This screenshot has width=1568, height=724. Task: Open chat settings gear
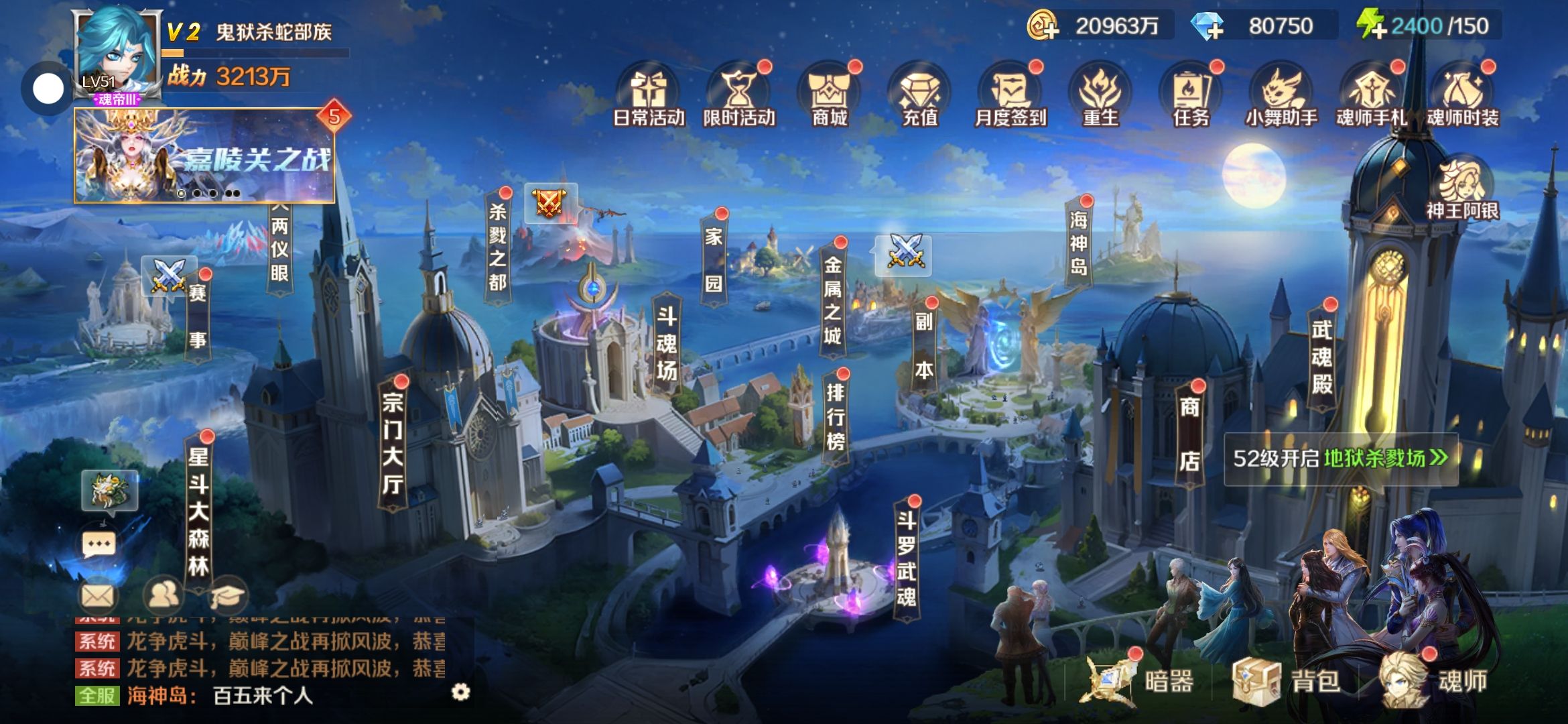coord(461,692)
